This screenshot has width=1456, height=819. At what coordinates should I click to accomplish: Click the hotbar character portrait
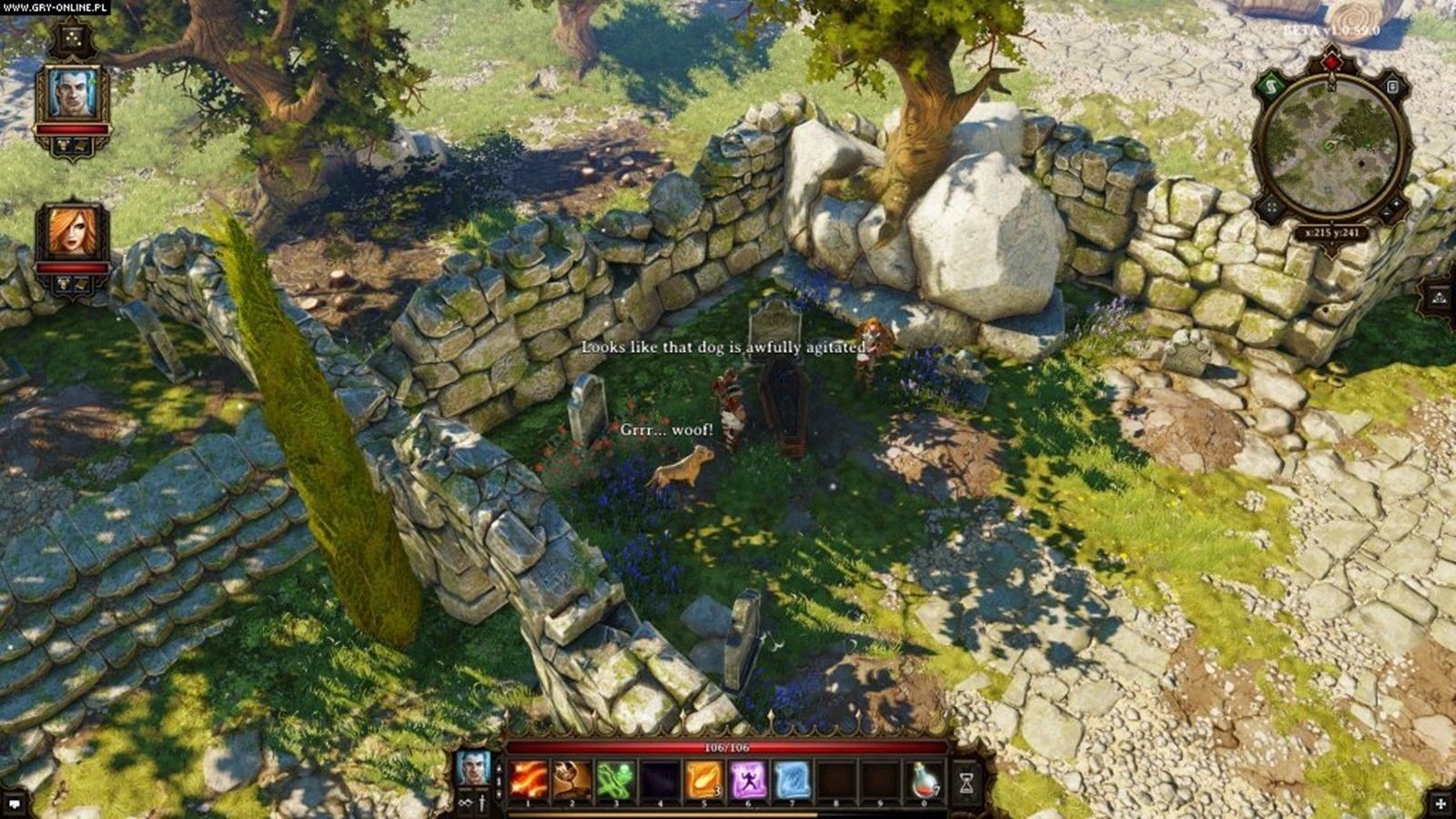pyautogui.click(x=473, y=767)
